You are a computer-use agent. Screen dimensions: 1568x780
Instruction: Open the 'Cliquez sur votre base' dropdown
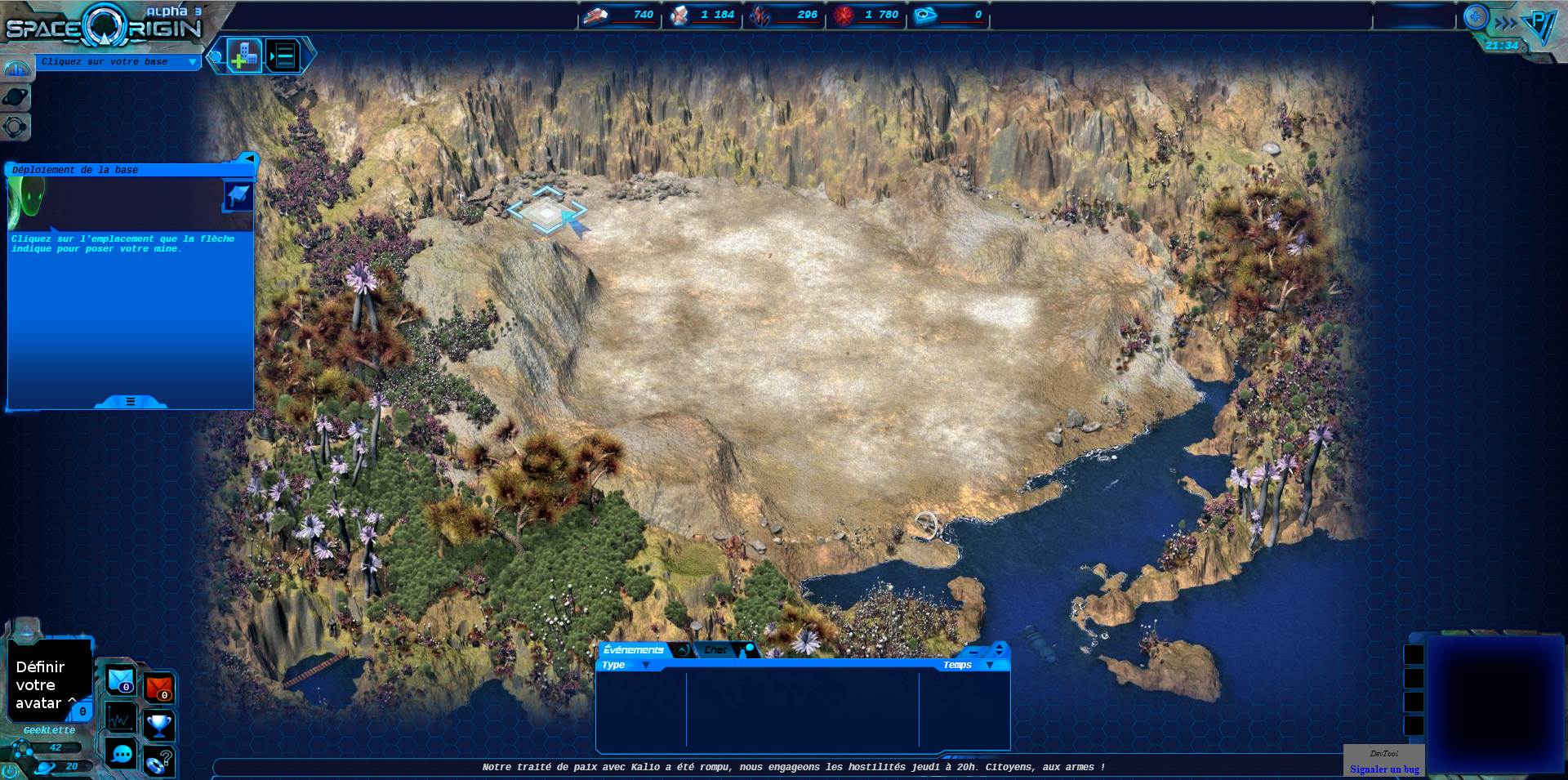pos(193,62)
